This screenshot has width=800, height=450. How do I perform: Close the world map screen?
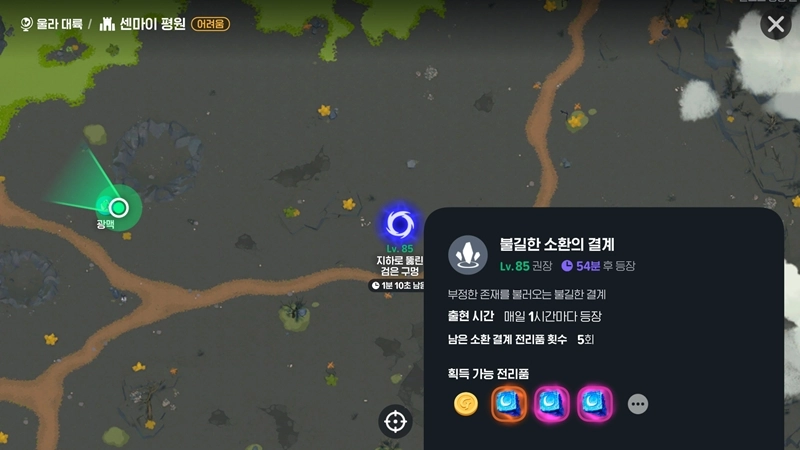click(776, 25)
